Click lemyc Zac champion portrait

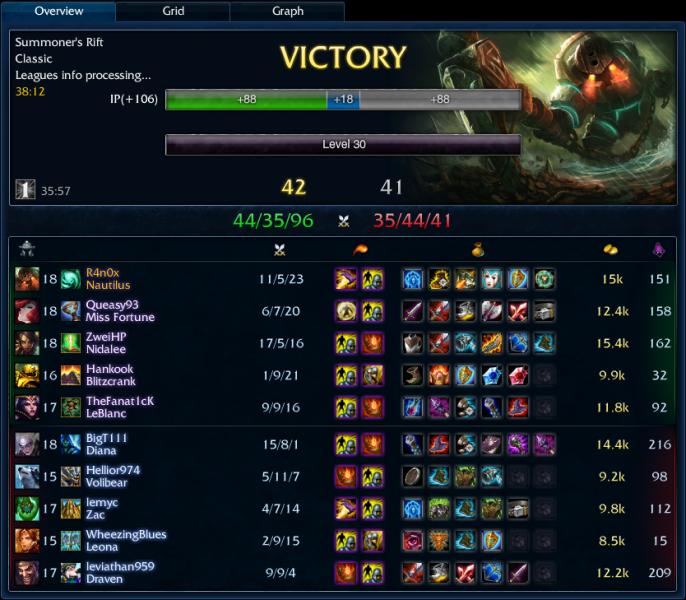27,508
